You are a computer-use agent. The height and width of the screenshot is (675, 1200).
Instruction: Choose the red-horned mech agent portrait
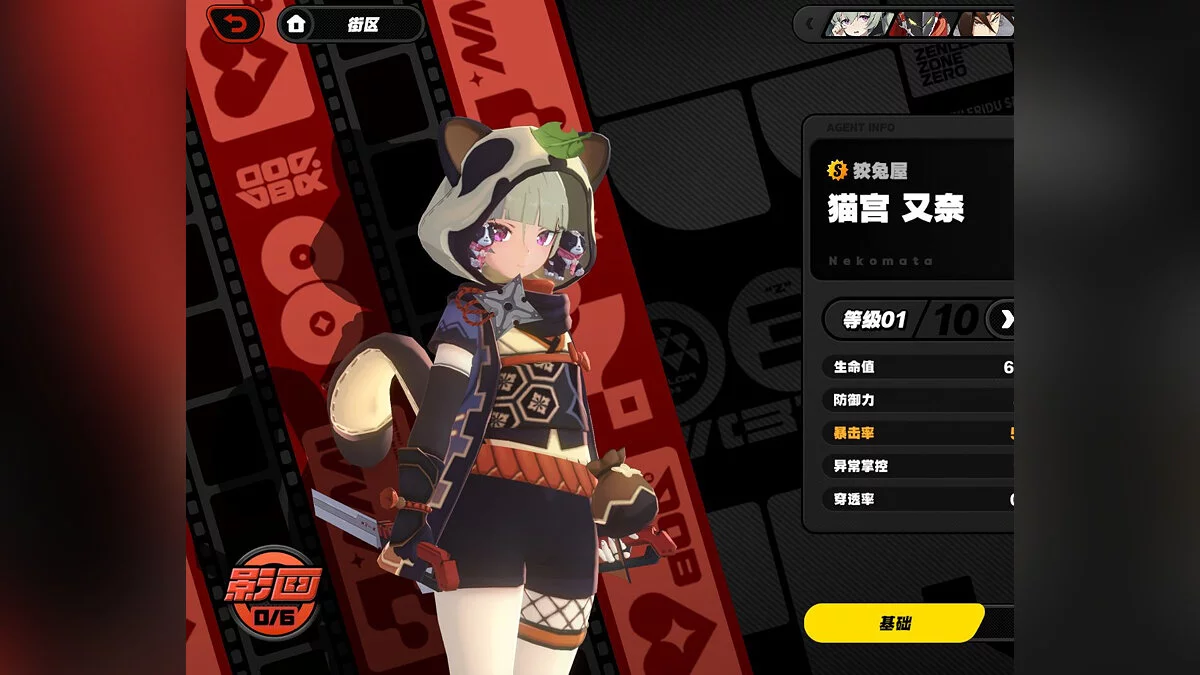pos(922,24)
